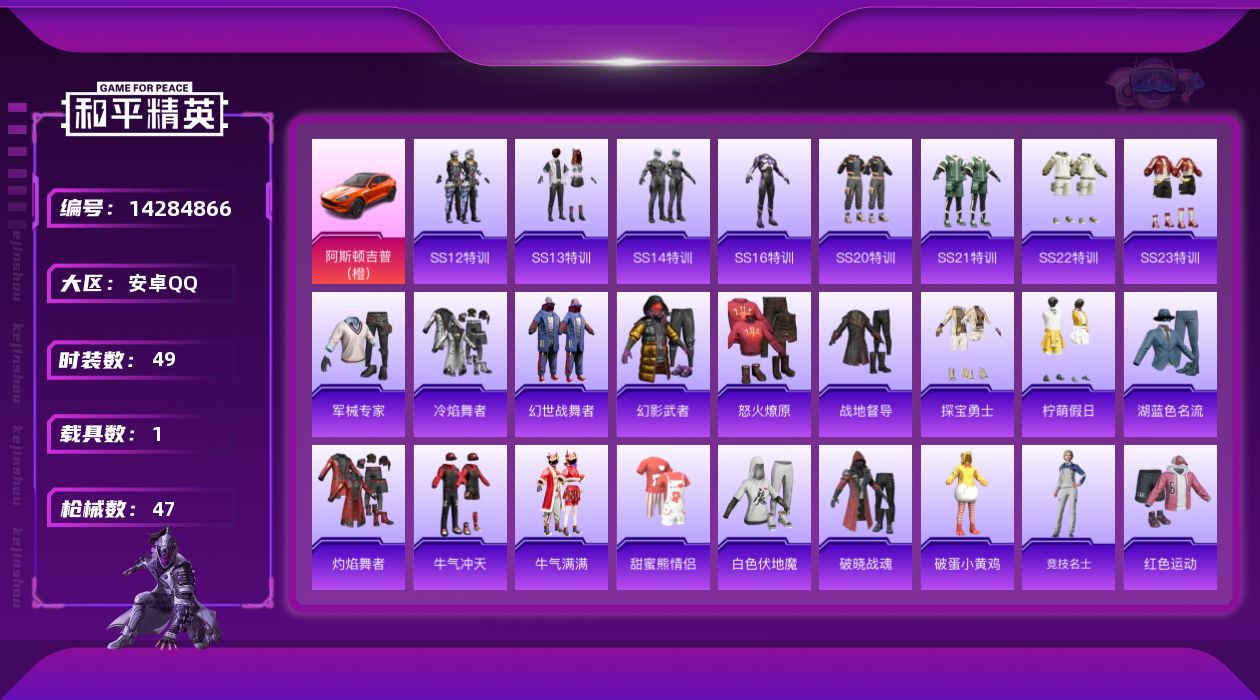
Task: Select the orange 阿斯顿吉普 vehicle tile
Action: pyautogui.click(x=358, y=211)
